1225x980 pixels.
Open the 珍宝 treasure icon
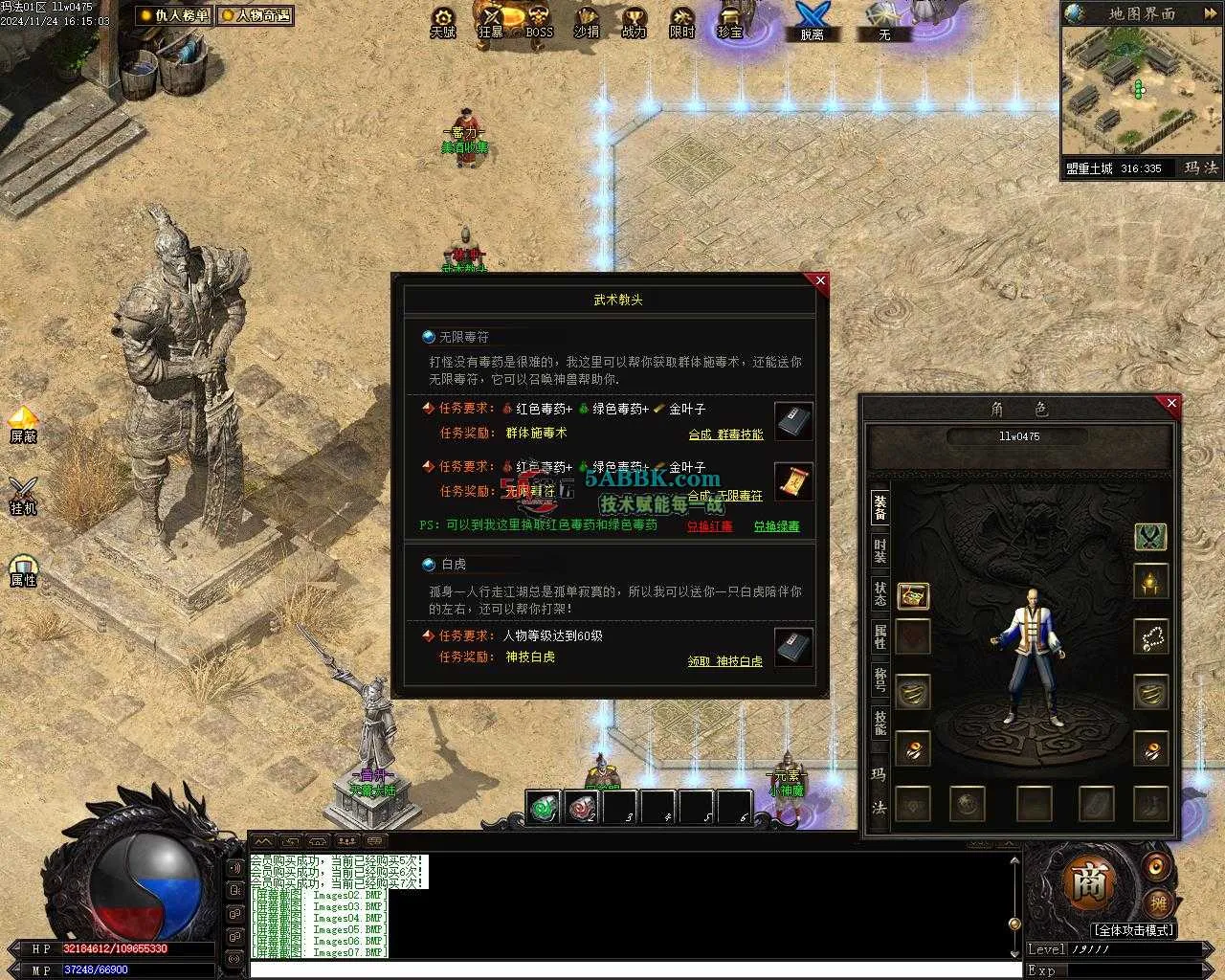(x=729, y=21)
